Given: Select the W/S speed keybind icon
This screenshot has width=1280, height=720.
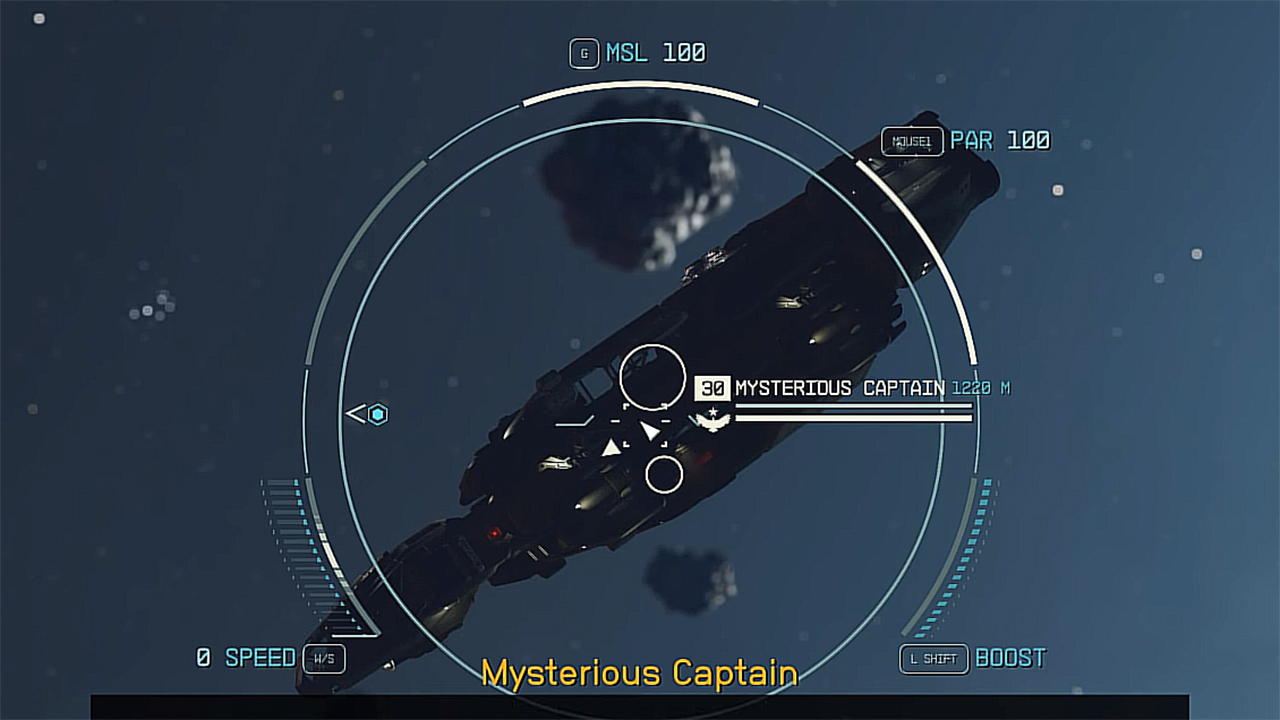Looking at the screenshot, I should click(x=323, y=659).
